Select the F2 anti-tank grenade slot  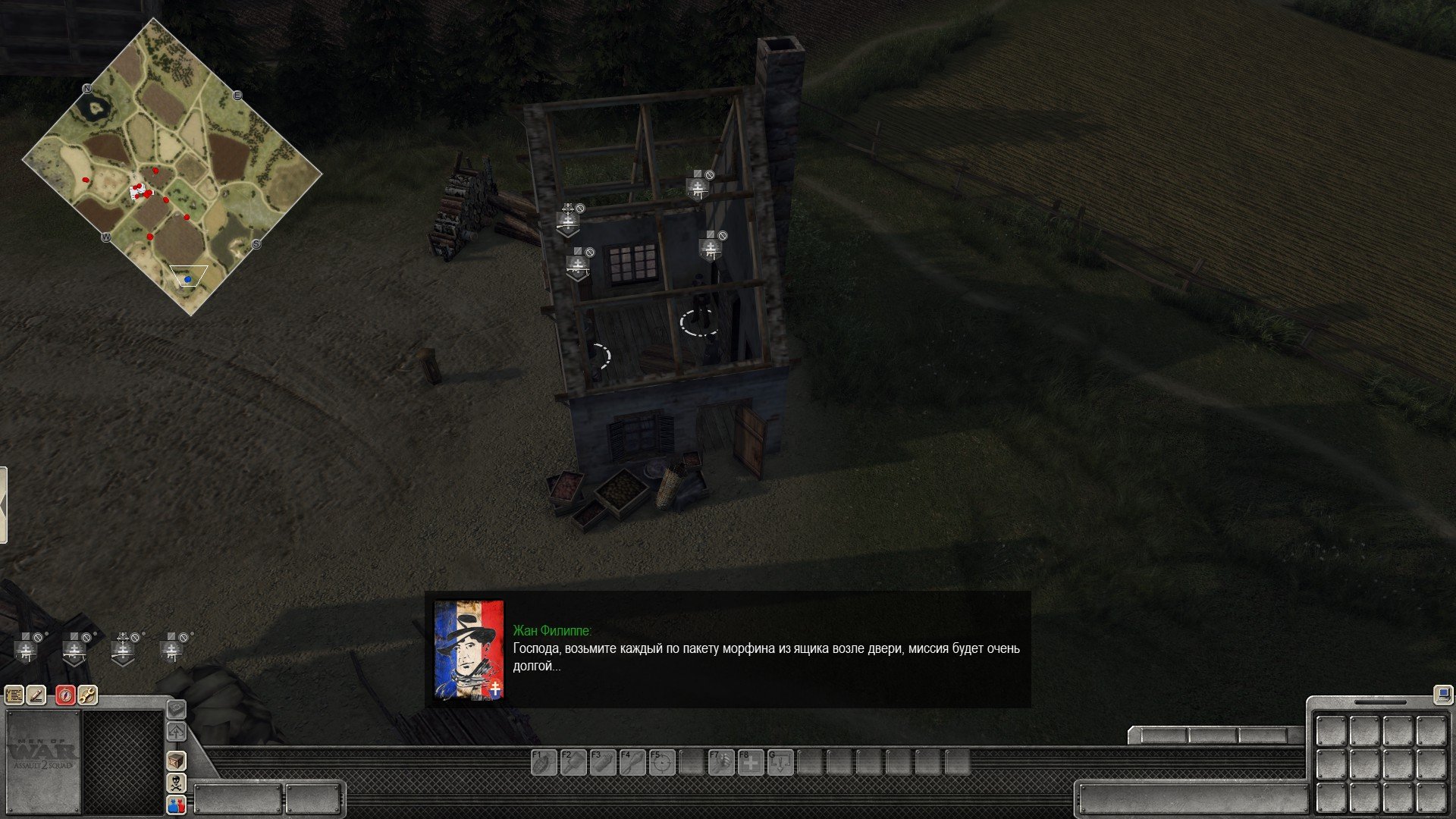573,762
